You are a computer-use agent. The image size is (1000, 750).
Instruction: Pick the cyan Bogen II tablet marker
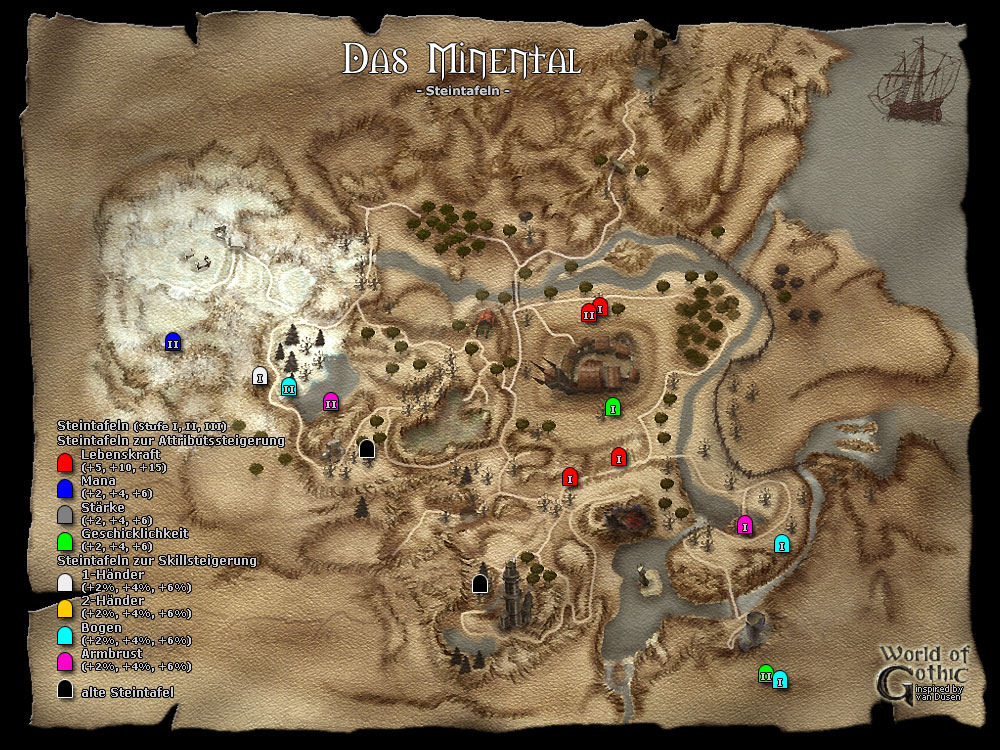[x=289, y=387]
